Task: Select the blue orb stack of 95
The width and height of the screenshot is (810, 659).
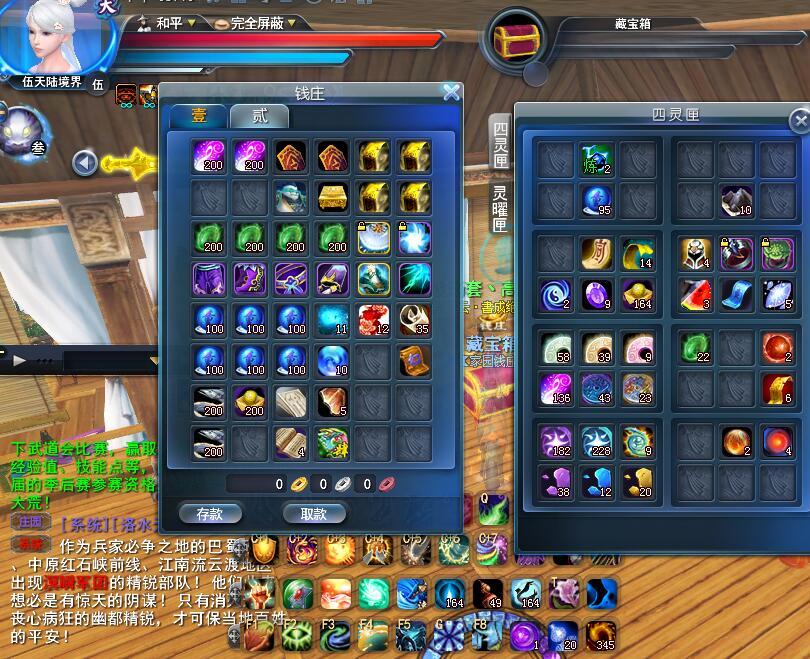Action: [596, 199]
